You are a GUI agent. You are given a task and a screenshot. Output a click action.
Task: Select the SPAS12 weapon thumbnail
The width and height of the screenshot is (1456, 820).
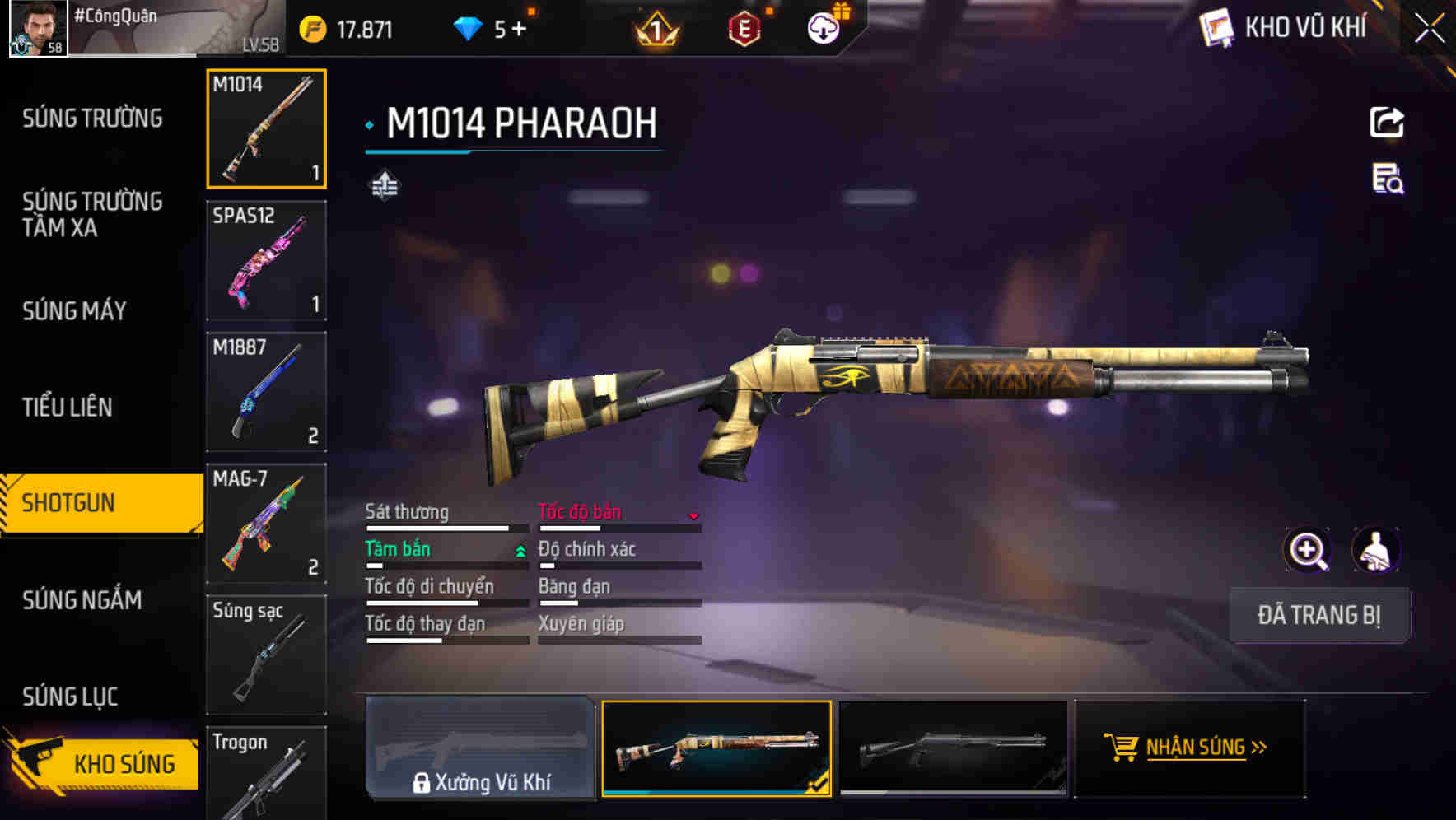pos(266,260)
